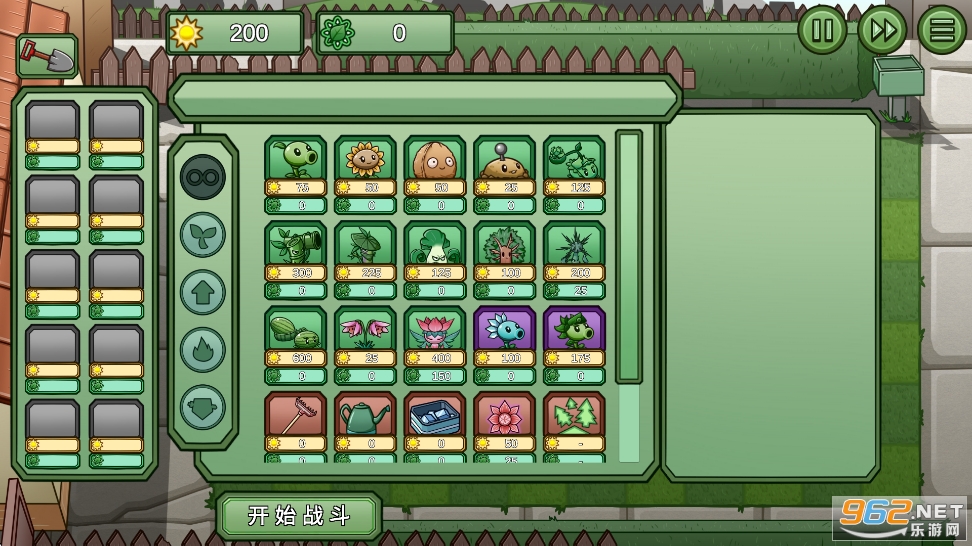Start the battle with the 开始战斗 button
Image resolution: width=972 pixels, height=546 pixels.
pos(299,516)
